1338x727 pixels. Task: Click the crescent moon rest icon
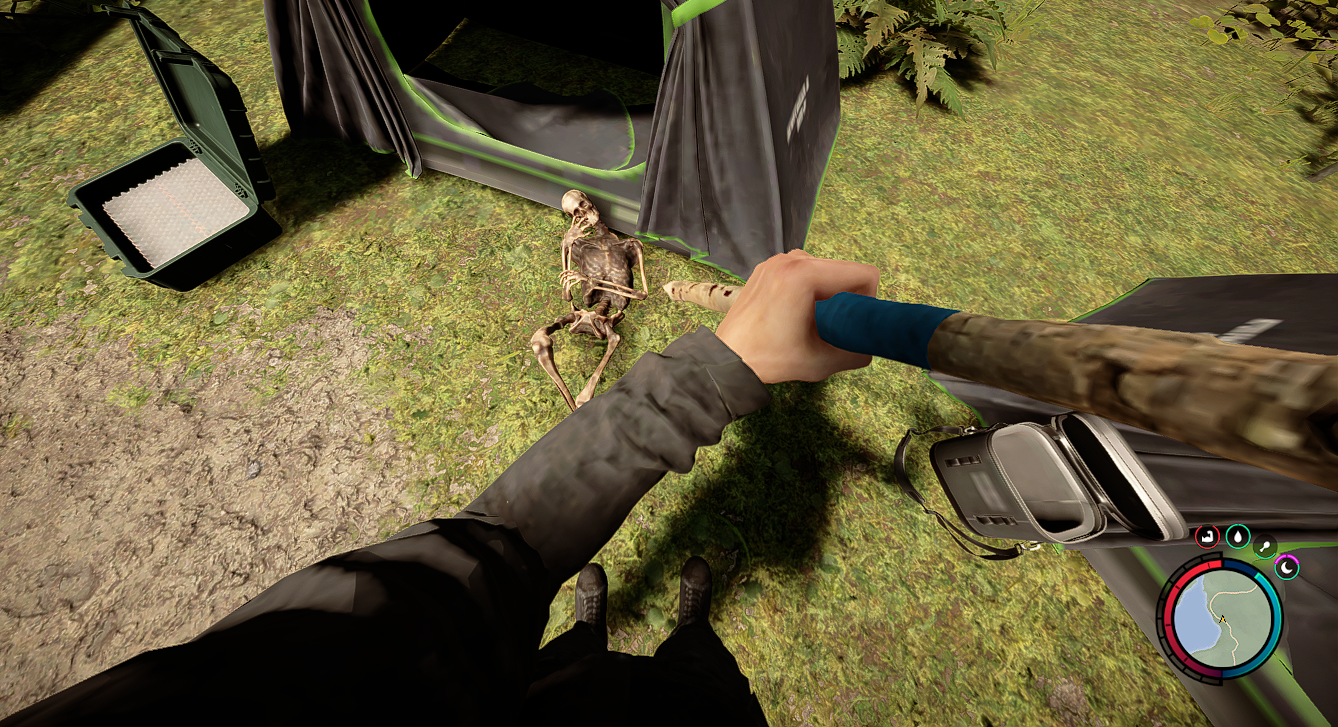coord(1286,568)
